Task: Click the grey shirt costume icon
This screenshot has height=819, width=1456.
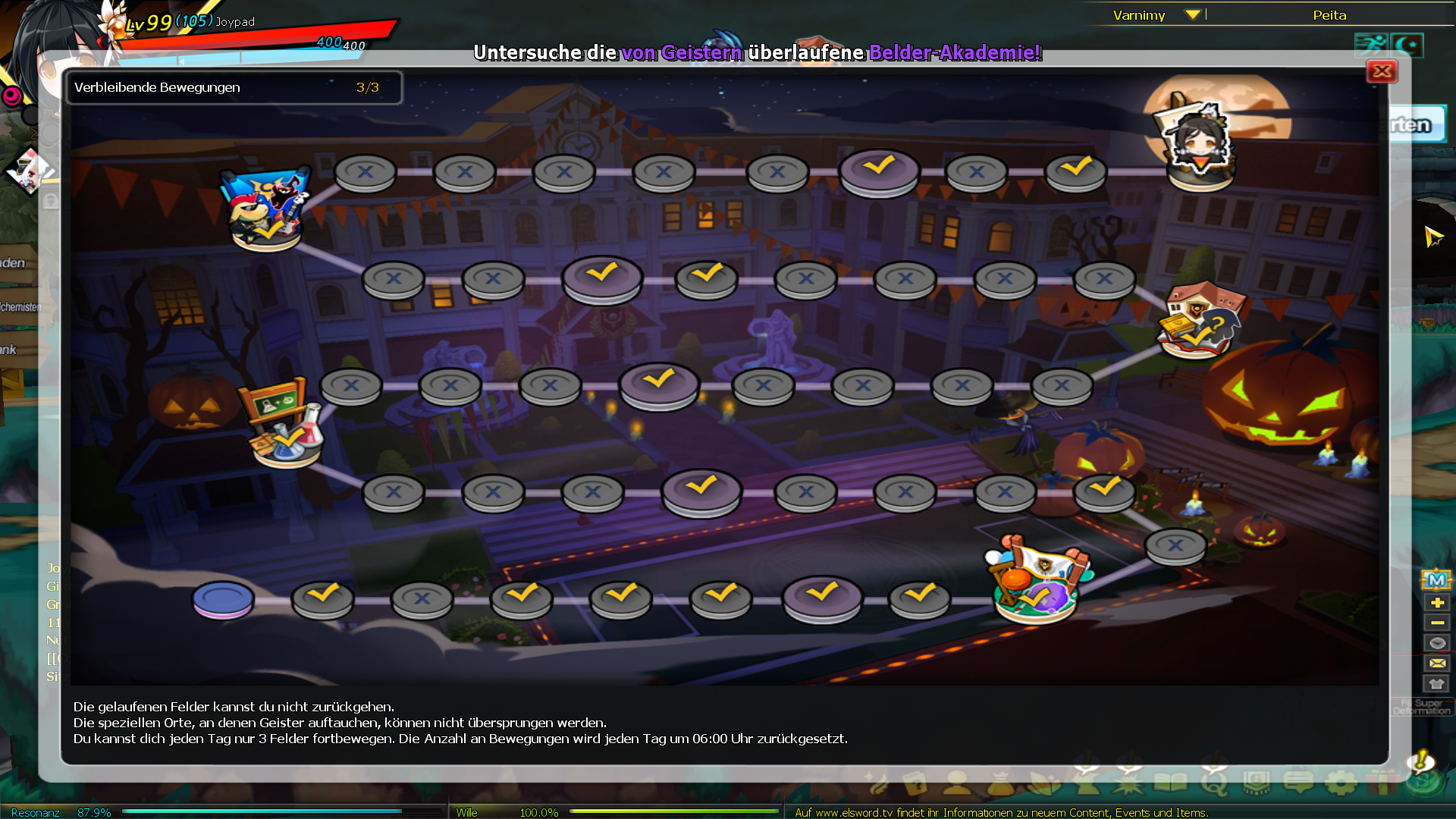Action: tap(1436, 683)
